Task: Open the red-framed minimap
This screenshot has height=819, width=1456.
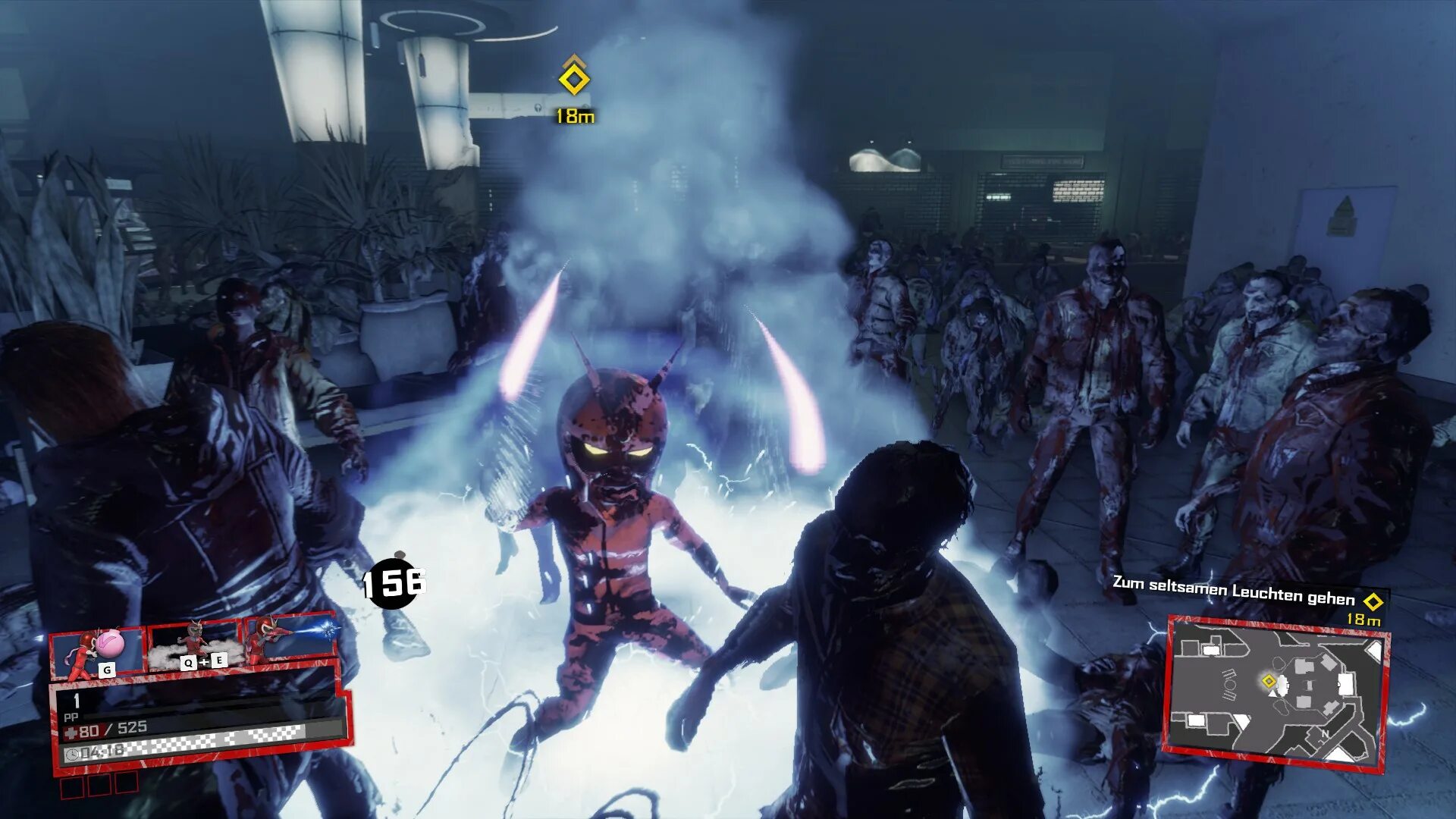Action: coord(1277,693)
